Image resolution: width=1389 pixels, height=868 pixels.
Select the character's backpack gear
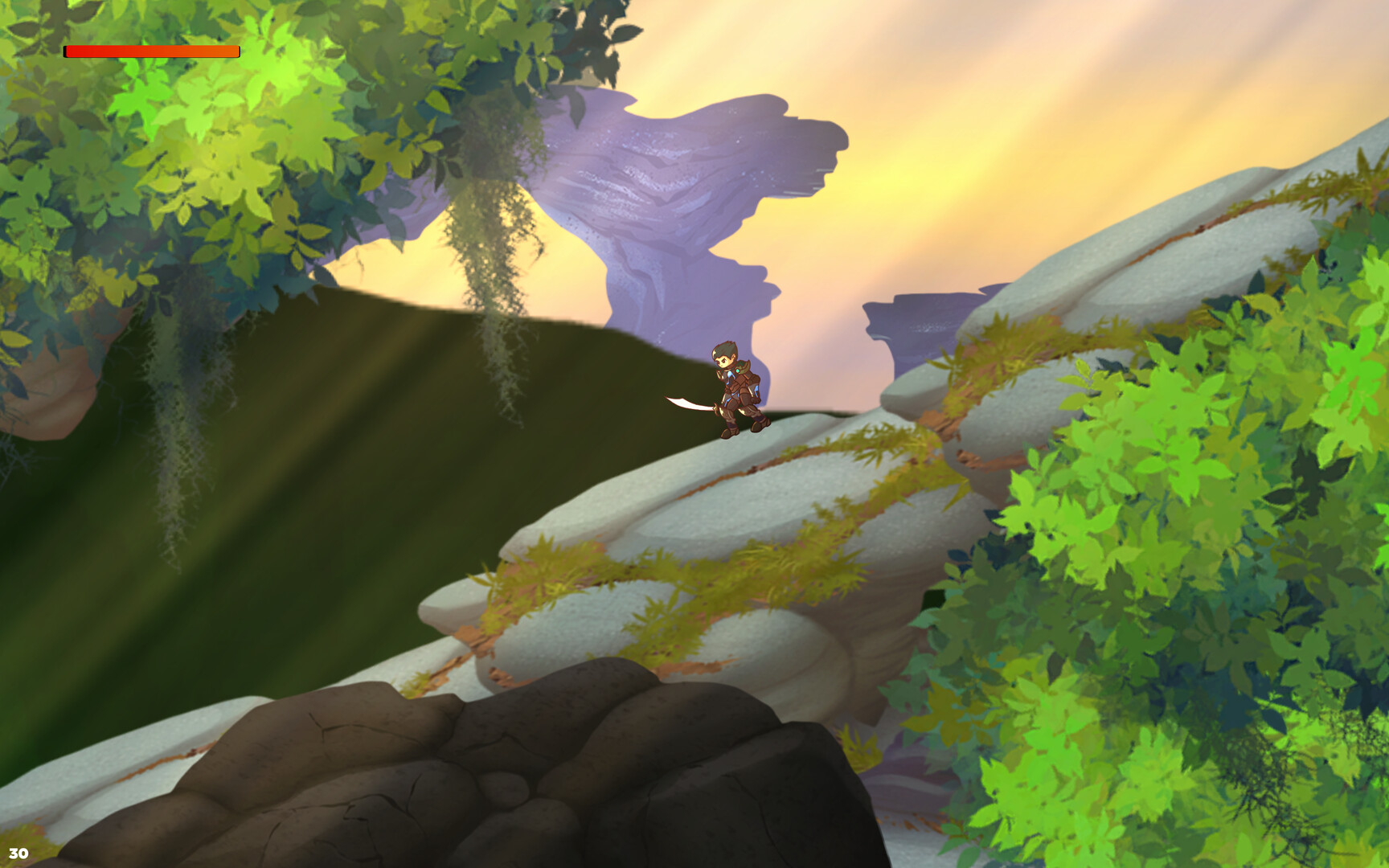click(754, 384)
